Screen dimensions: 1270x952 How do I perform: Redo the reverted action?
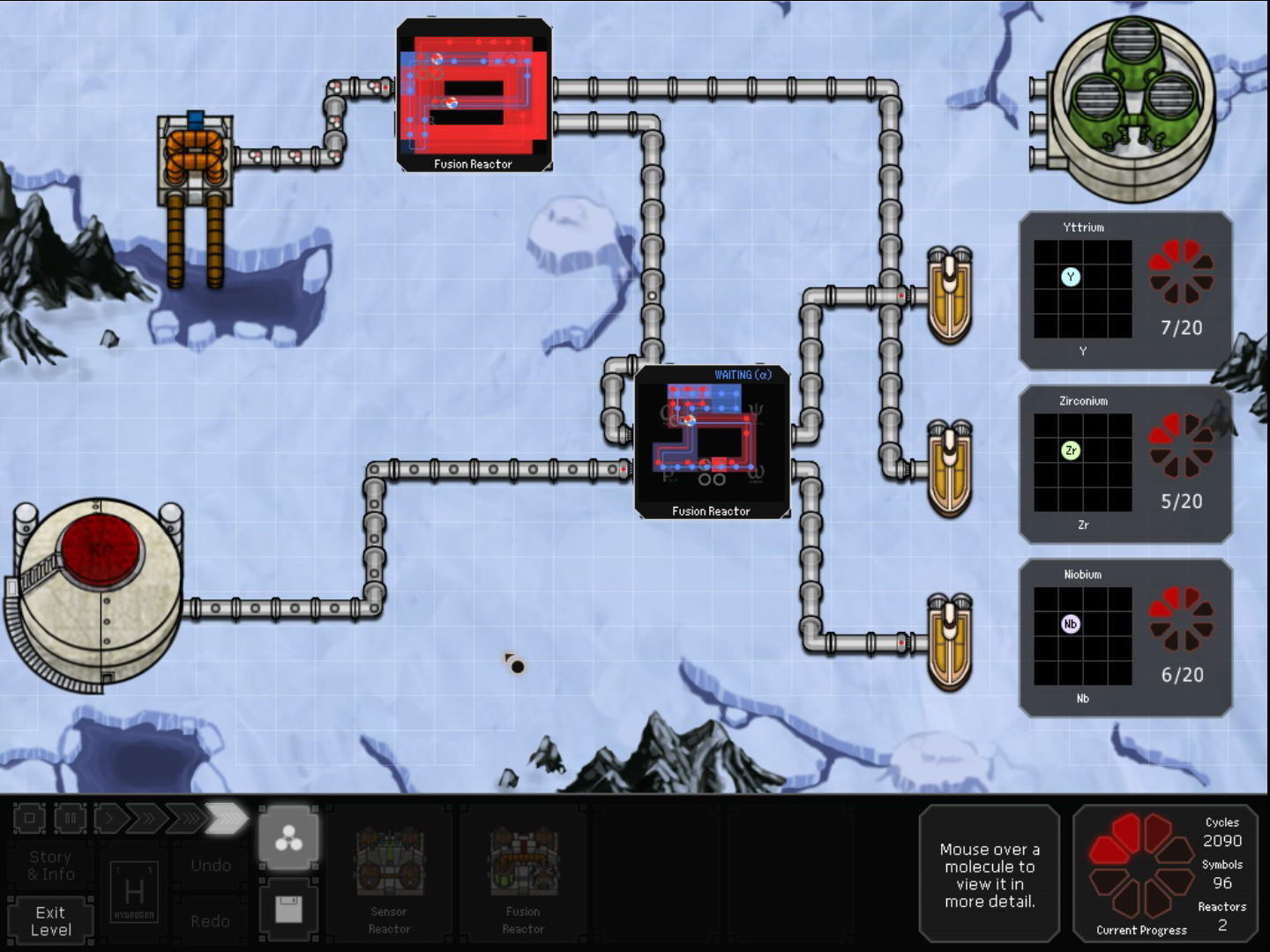(x=211, y=921)
